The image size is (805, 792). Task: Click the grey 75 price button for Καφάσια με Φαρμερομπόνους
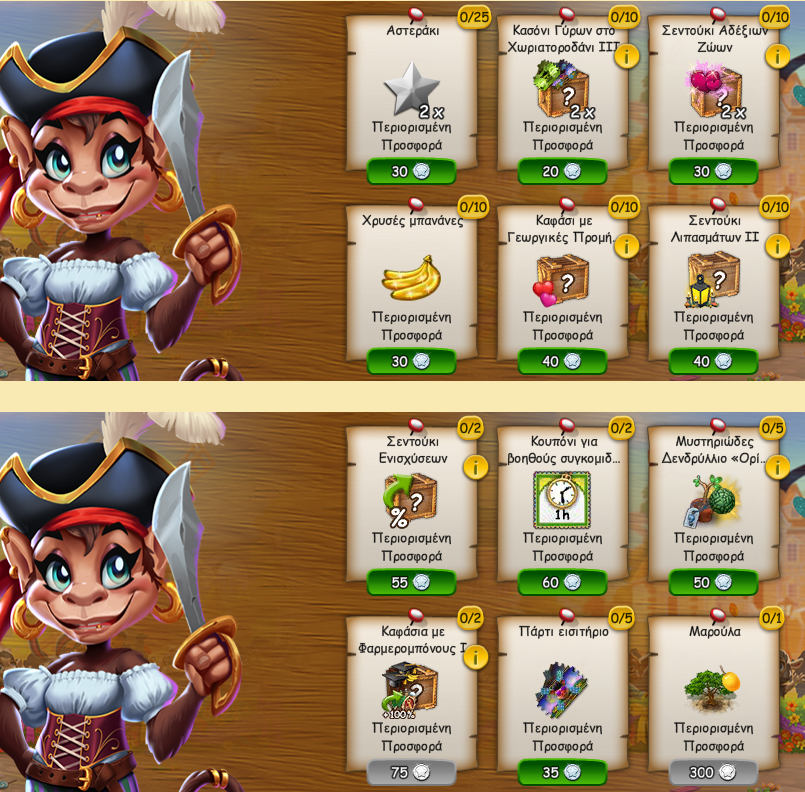coord(411,773)
